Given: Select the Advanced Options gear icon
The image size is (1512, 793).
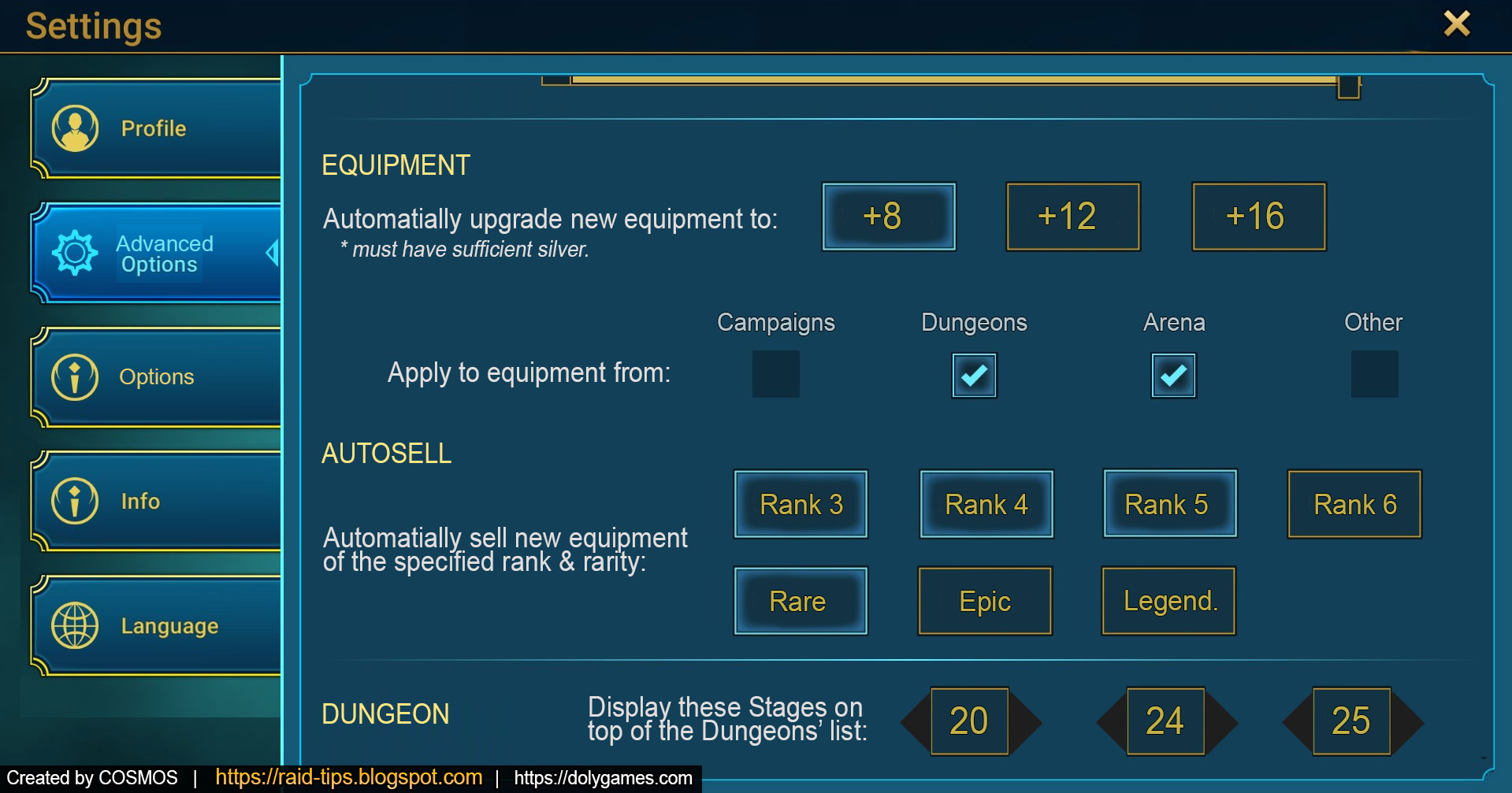Looking at the screenshot, I should click(75, 254).
